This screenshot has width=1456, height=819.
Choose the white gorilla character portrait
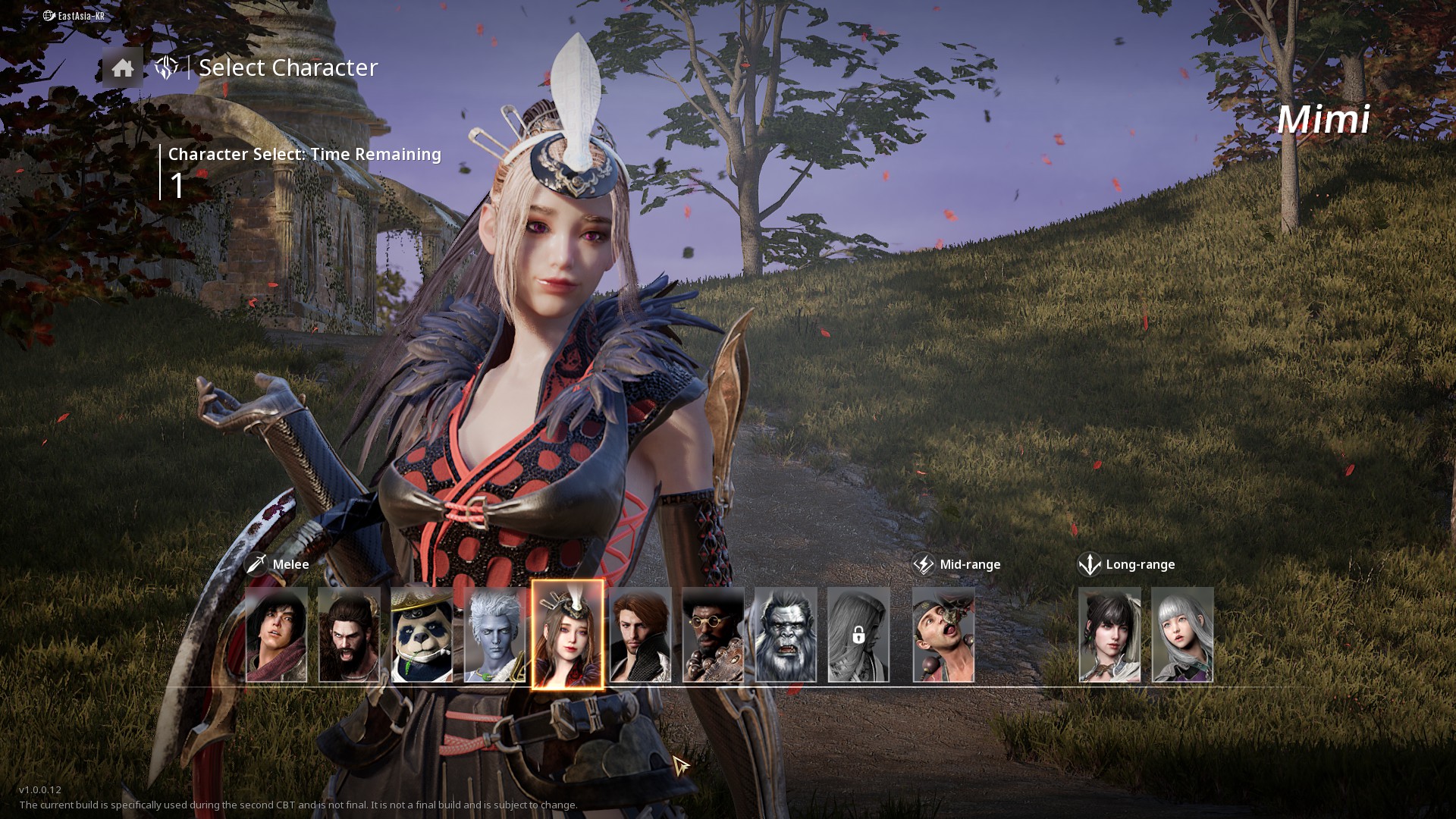[x=786, y=635]
